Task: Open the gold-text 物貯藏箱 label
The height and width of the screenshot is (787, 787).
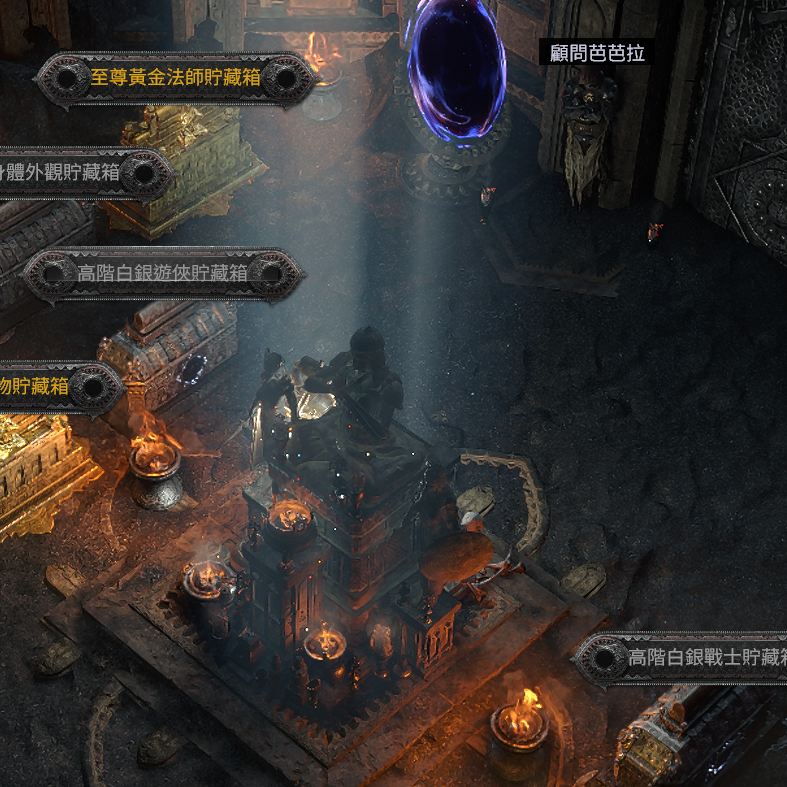Action: pyautogui.click(x=36, y=385)
